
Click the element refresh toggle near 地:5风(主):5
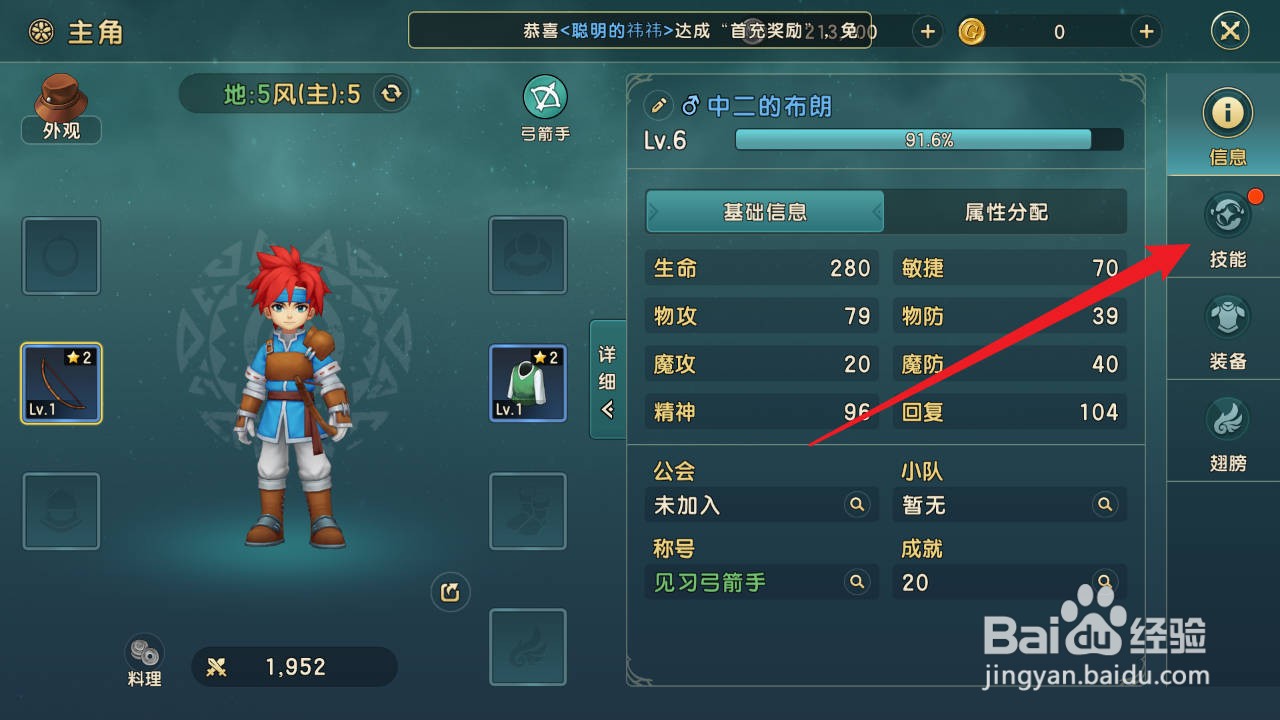click(390, 93)
